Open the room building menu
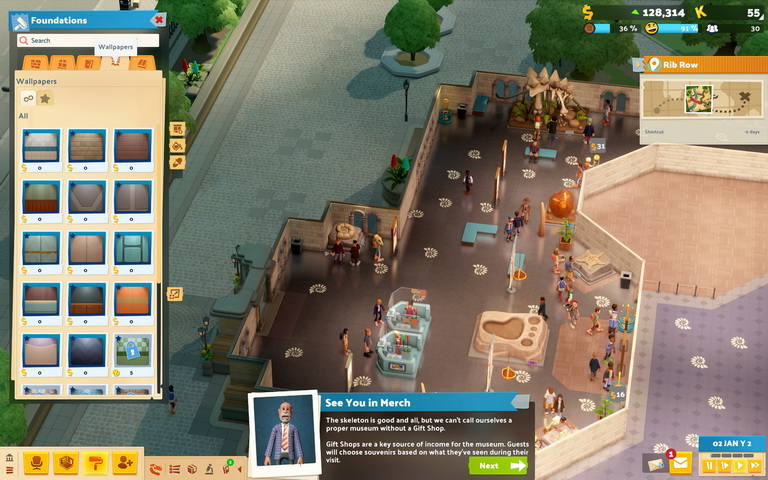The width and height of the screenshot is (768, 480). [67, 463]
